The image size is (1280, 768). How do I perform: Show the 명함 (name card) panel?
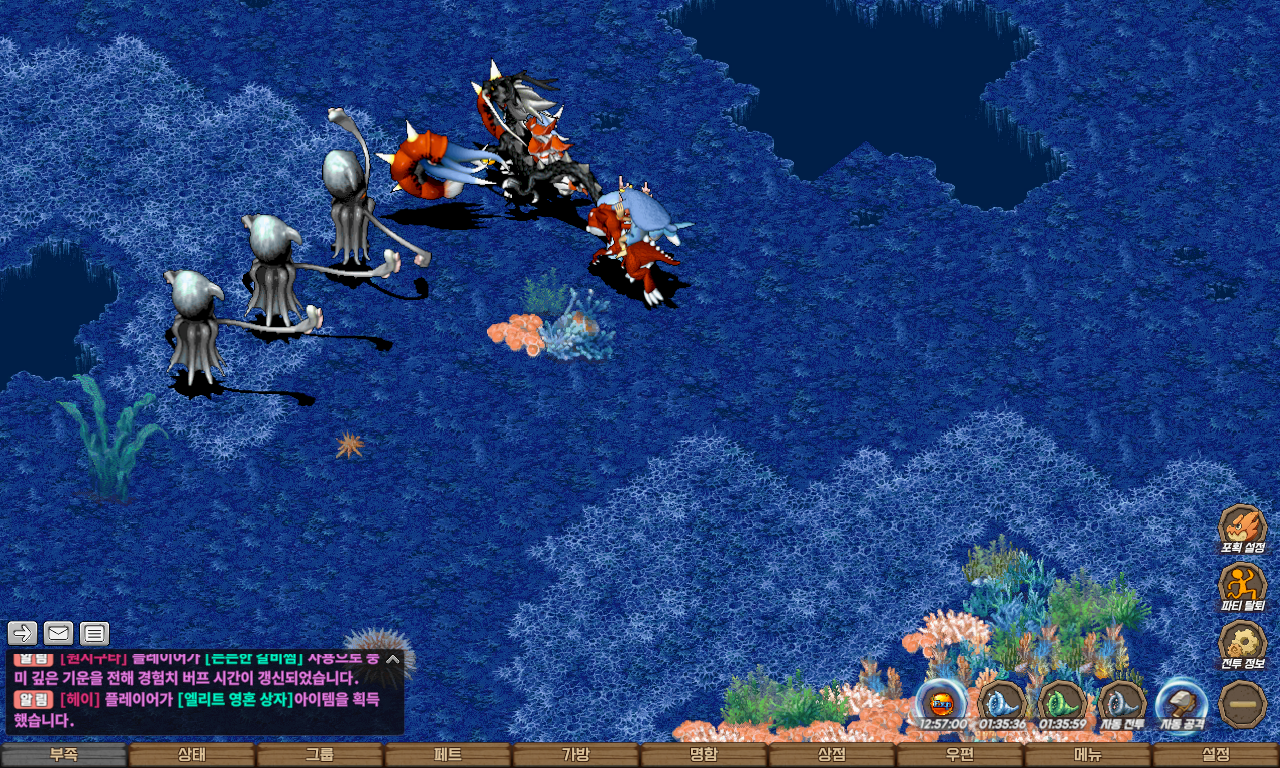point(704,755)
